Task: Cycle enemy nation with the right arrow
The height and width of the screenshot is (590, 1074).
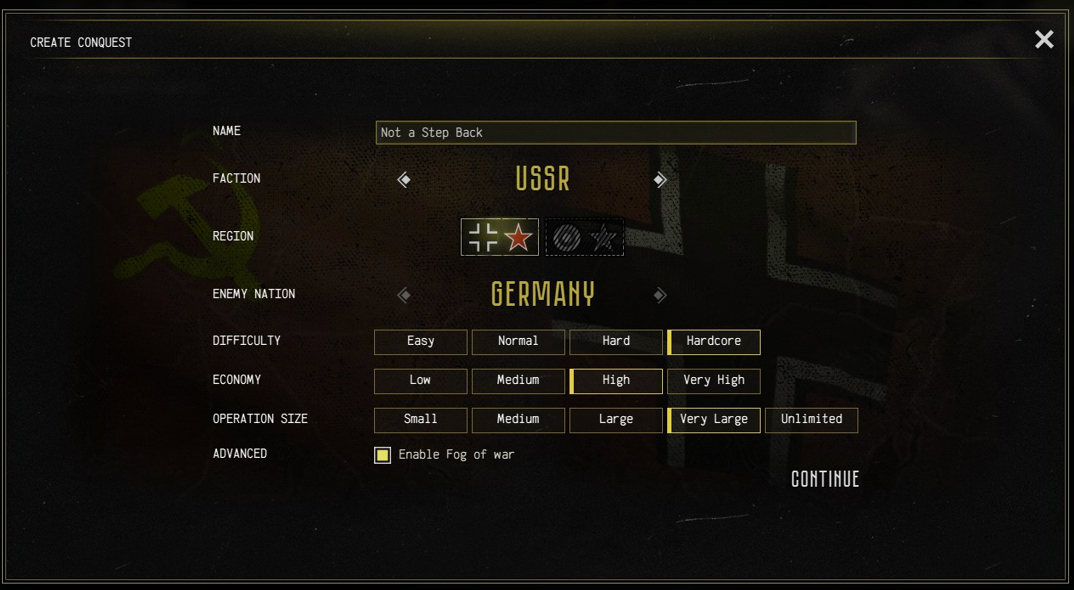Action: point(660,295)
